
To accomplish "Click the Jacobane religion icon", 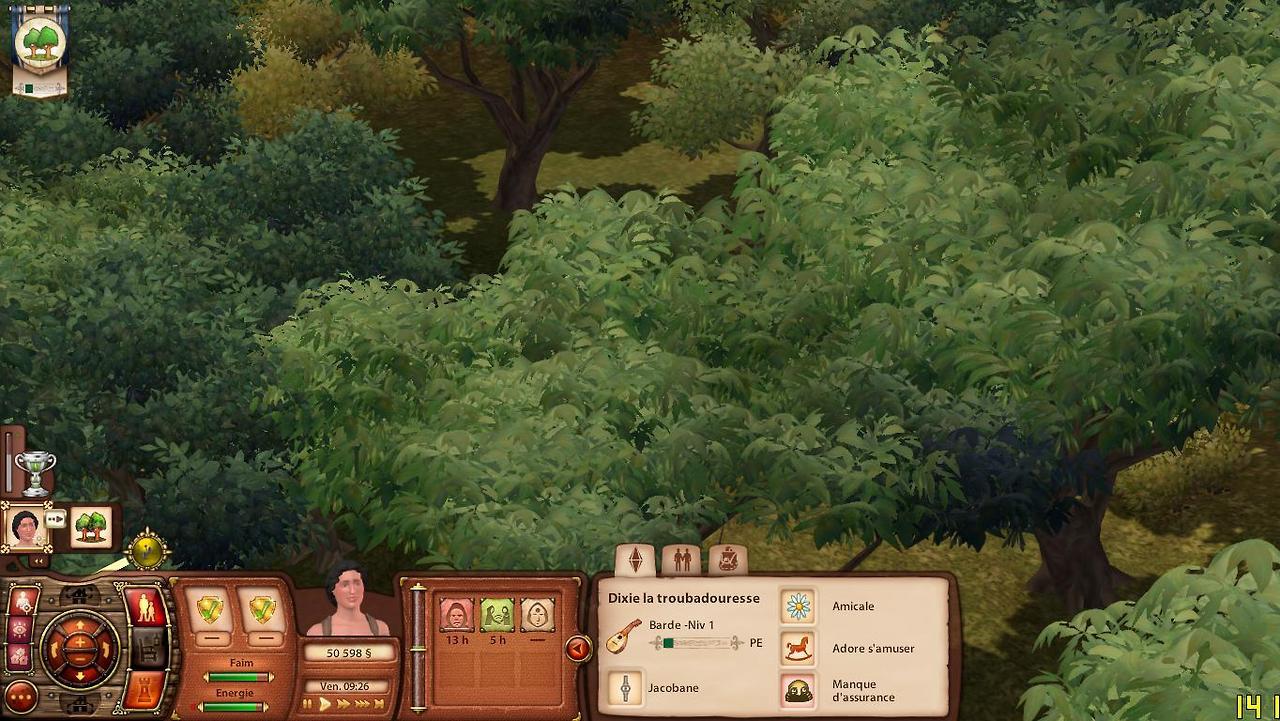I will point(626,688).
